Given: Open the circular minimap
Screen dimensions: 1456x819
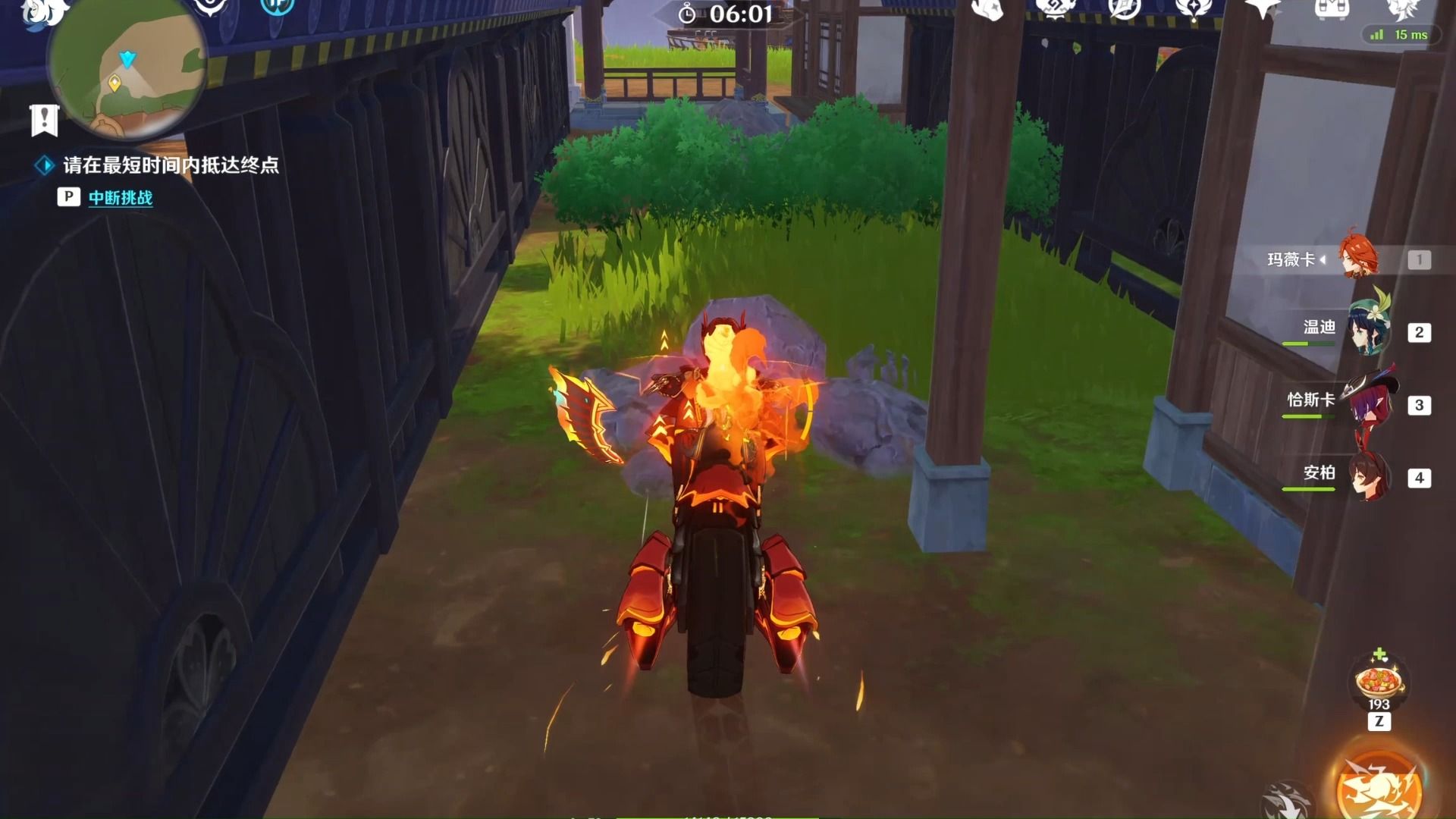Looking at the screenshot, I should click(127, 72).
